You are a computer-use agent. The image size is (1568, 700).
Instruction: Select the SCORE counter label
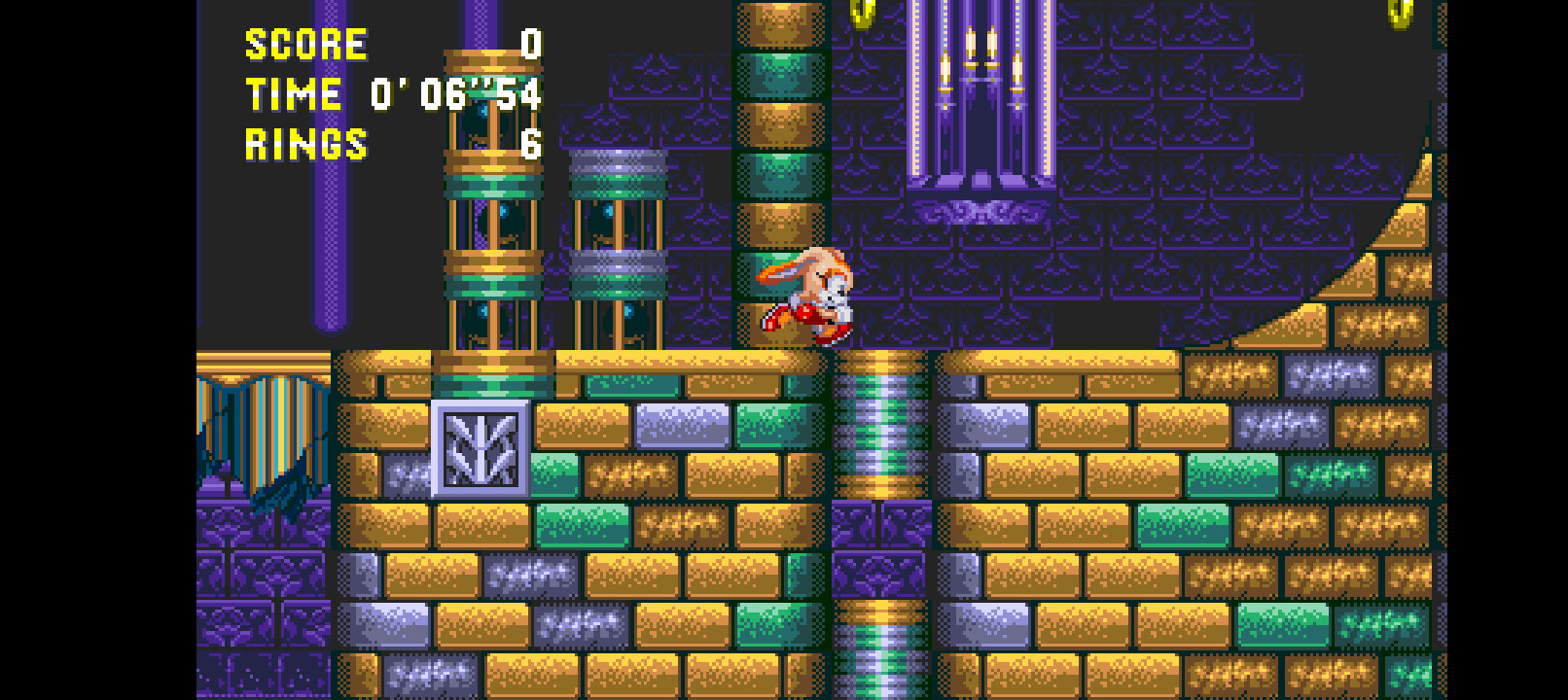tap(305, 43)
